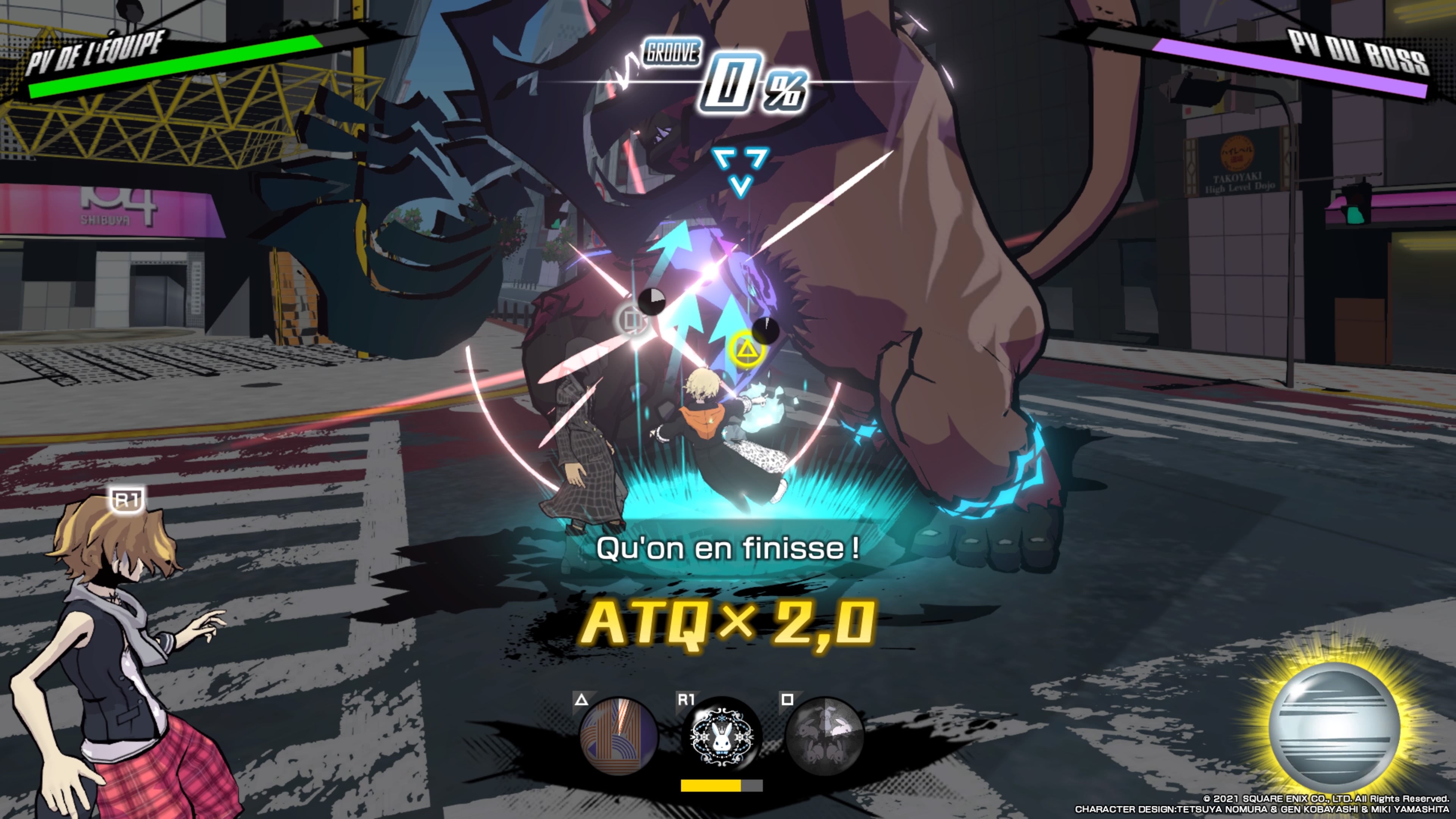Select the striped orange and purple pin
This screenshot has height=819, width=1456.
619,736
